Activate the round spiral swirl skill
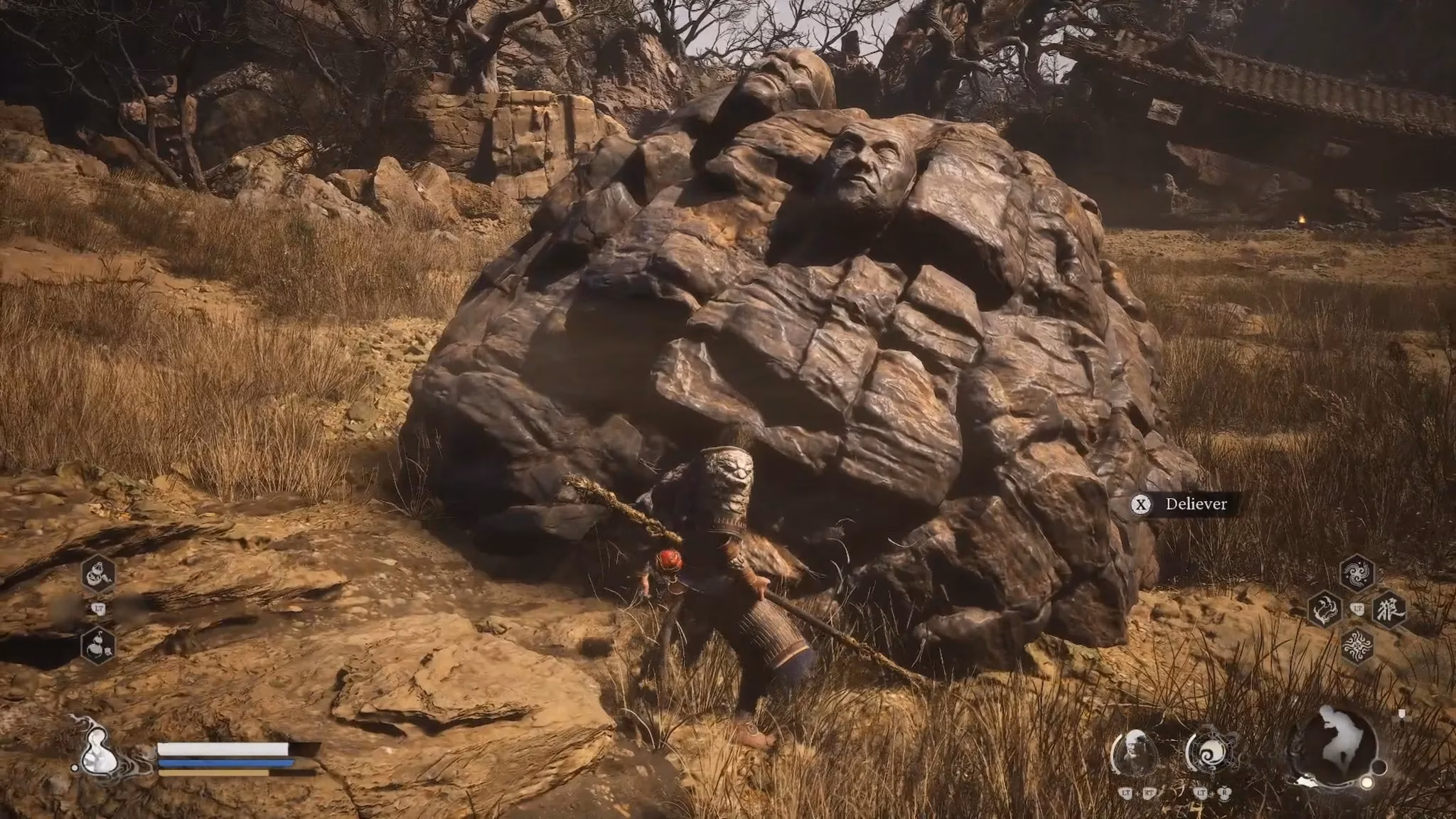Screen dimensions: 1456x819 (1211, 752)
